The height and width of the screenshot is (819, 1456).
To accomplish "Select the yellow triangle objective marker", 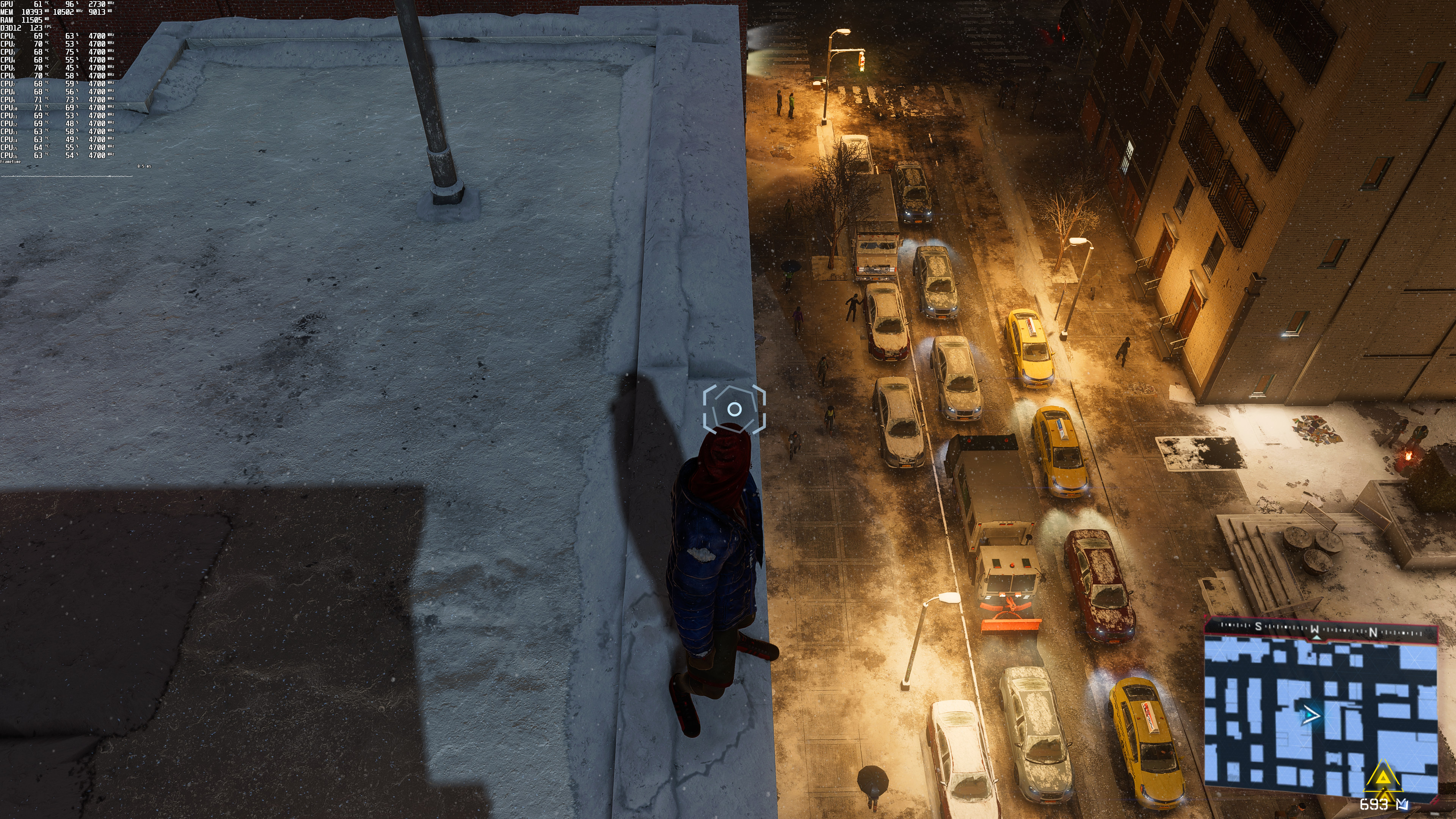I will (x=1382, y=778).
